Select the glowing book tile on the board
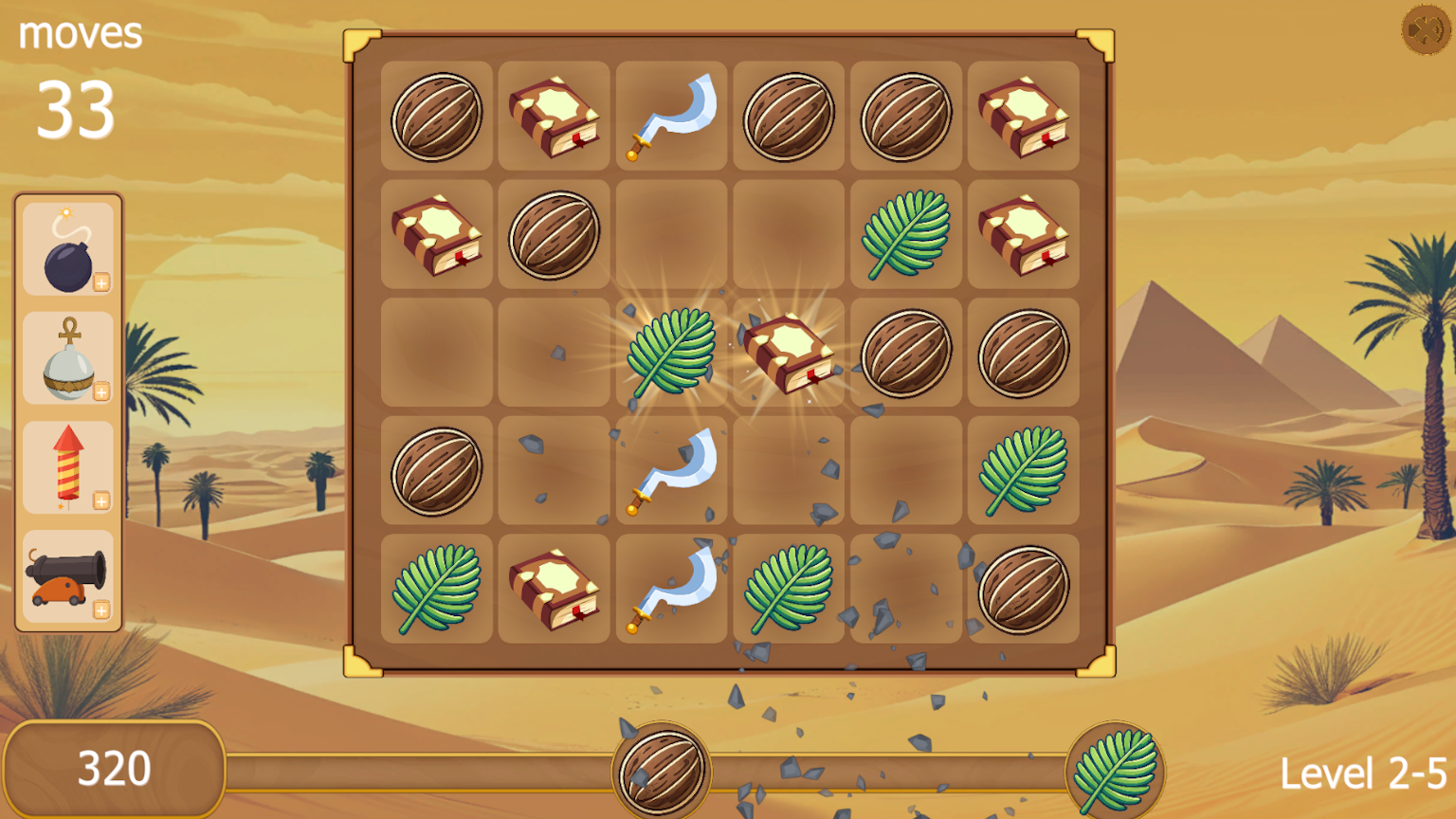 click(789, 354)
